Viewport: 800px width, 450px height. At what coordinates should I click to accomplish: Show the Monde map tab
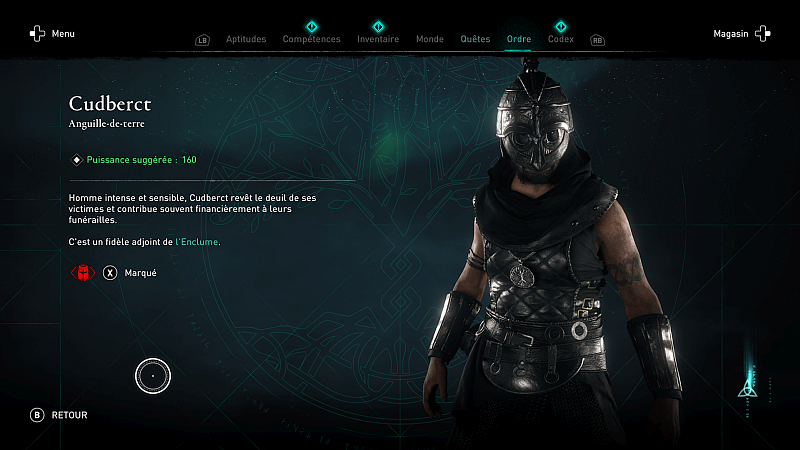click(x=429, y=39)
